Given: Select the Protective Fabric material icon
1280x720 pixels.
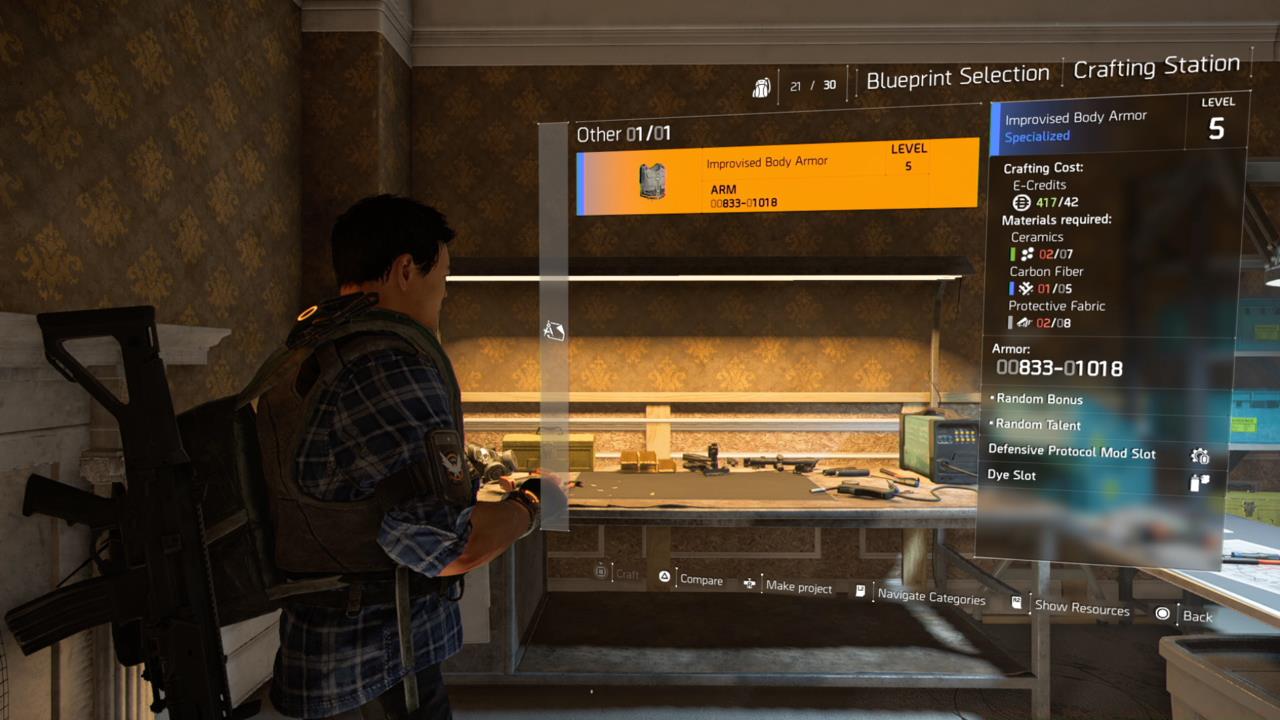Looking at the screenshot, I should (1026, 322).
